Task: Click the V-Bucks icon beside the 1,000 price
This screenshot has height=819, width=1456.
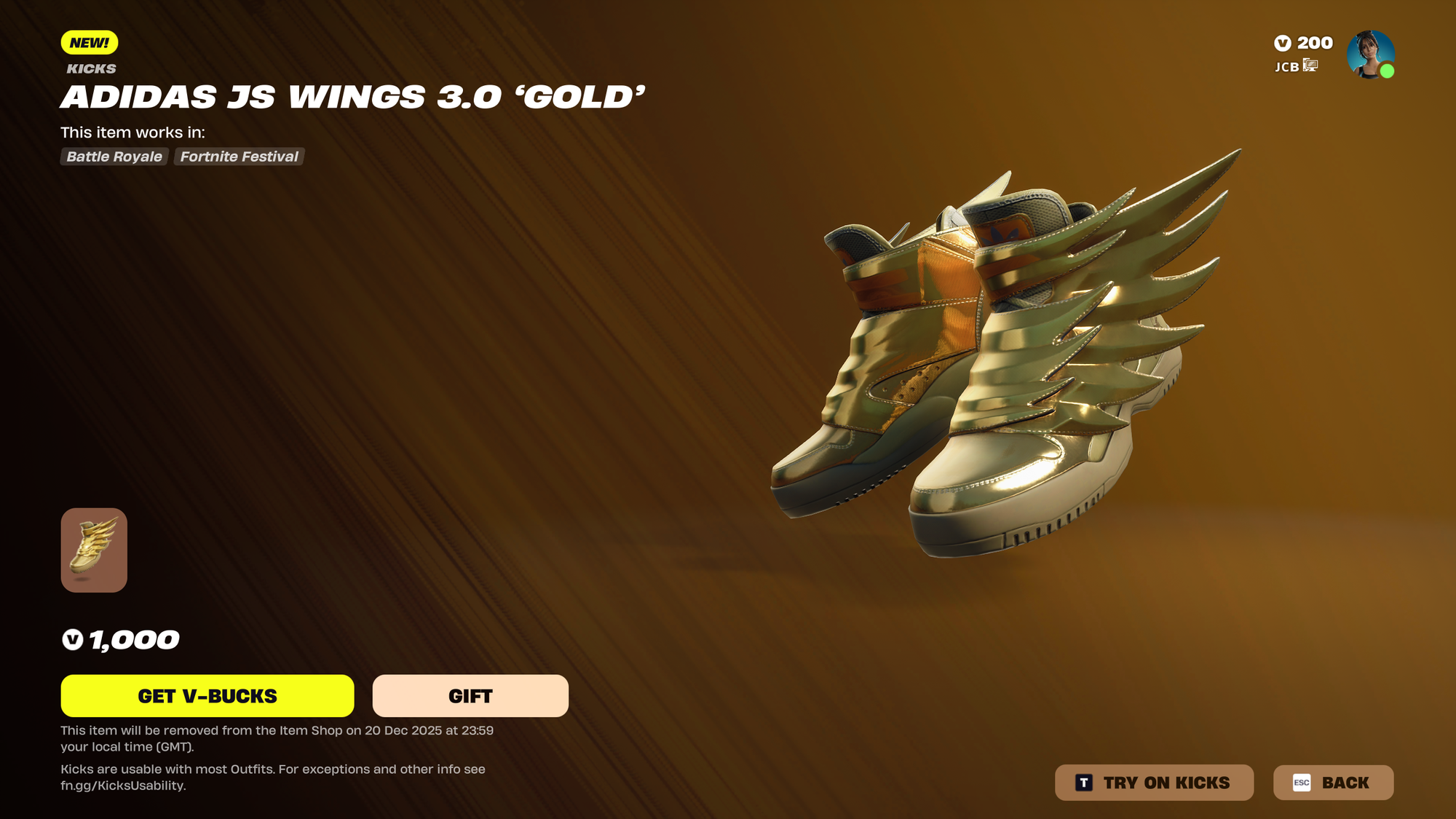Action: click(74, 639)
